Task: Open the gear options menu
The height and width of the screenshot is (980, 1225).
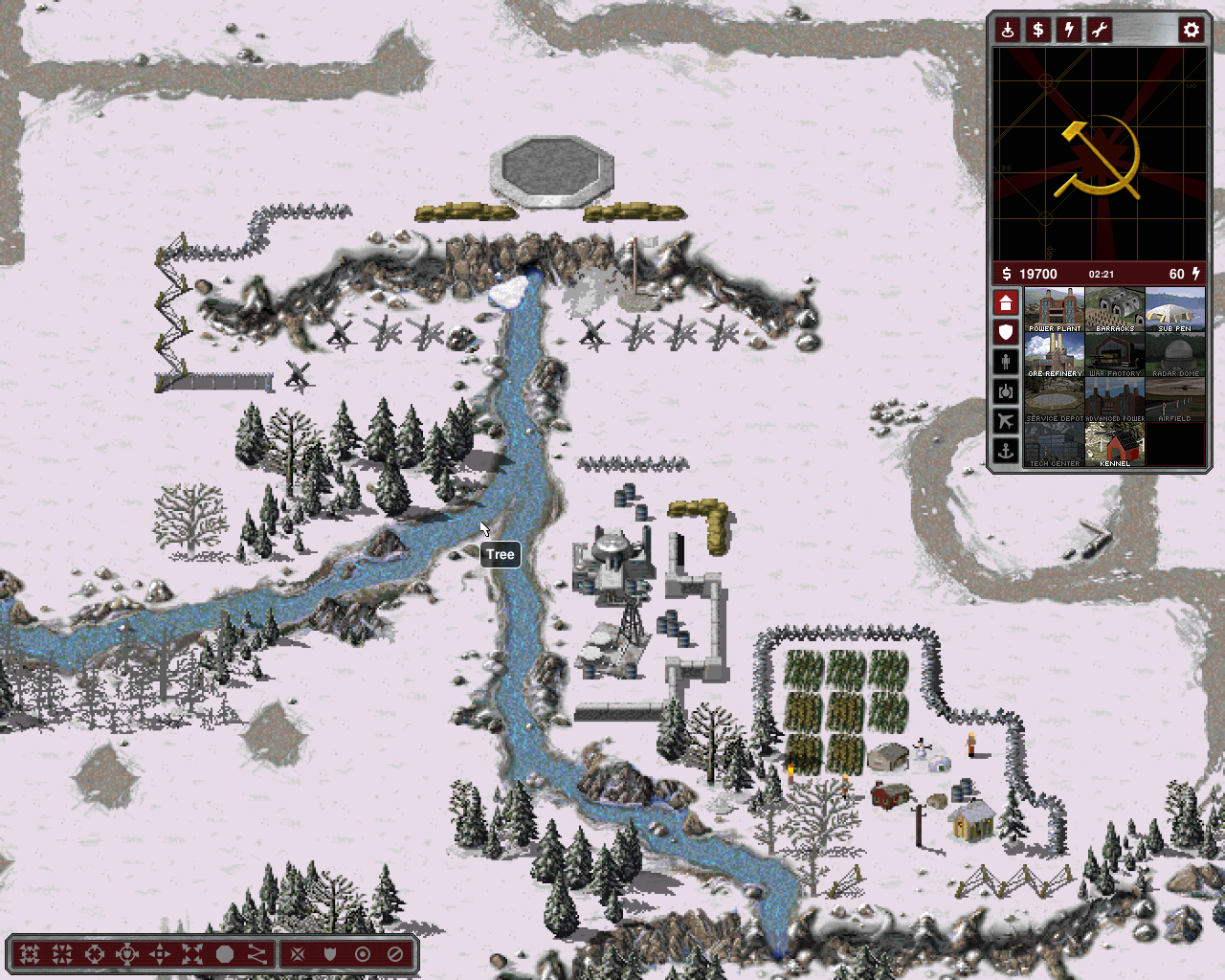Action: pos(1191,30)
